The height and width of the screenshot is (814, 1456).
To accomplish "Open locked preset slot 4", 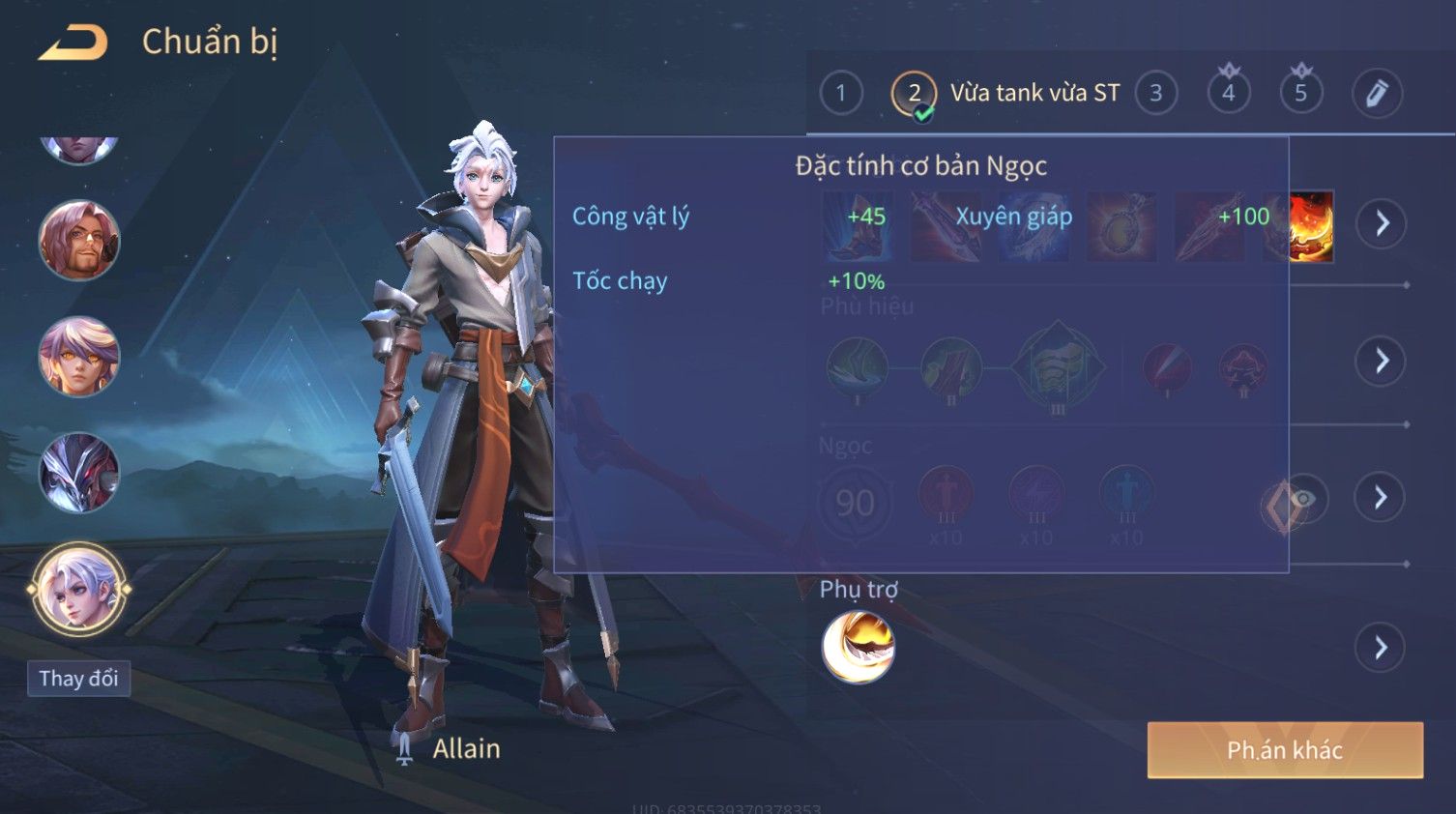I will (1228, 93).
